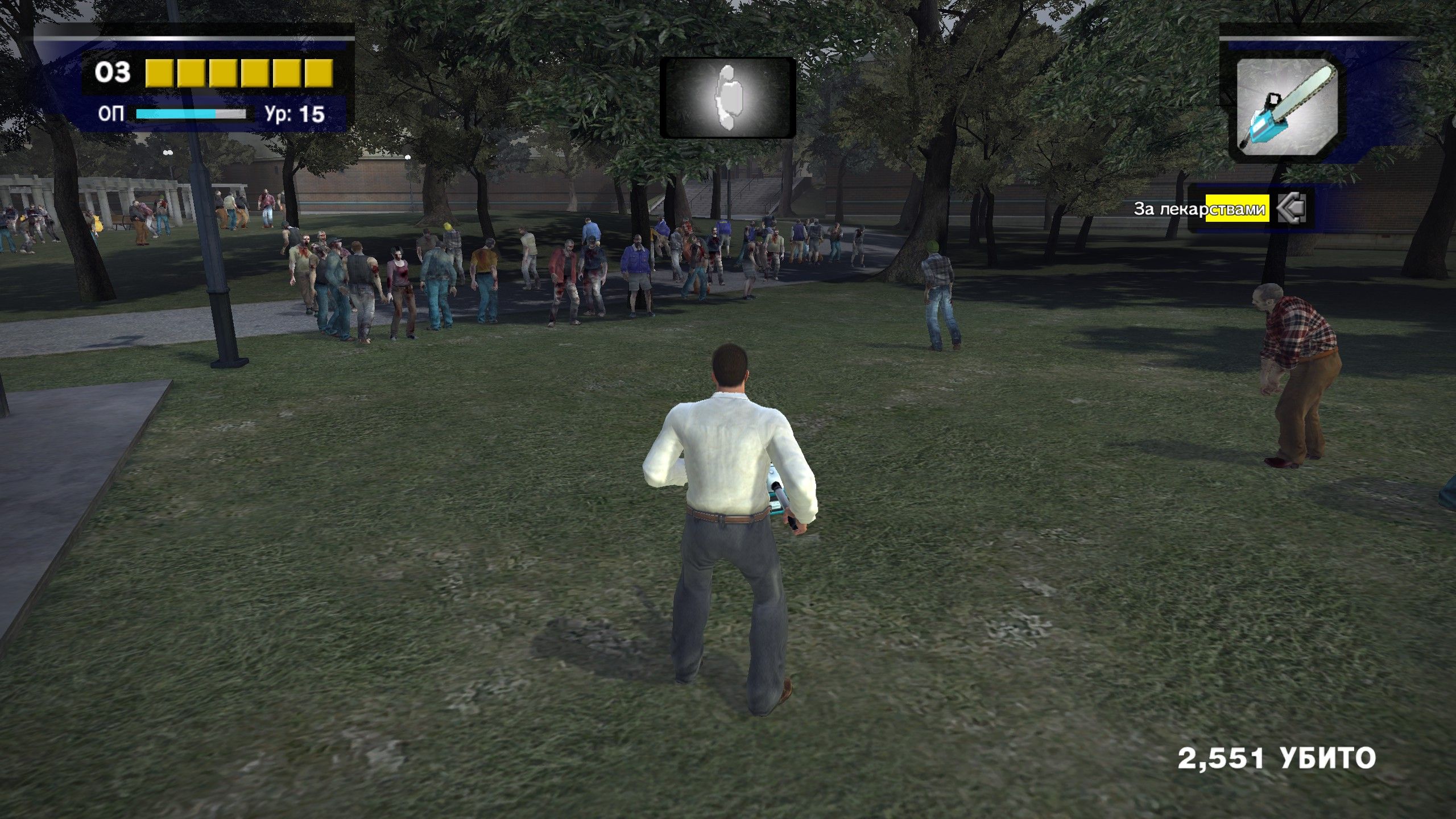1456x819 pixels.
Task: Open the transceiver call window at top center
Action: pyautogui.click(x=727, y=98)
